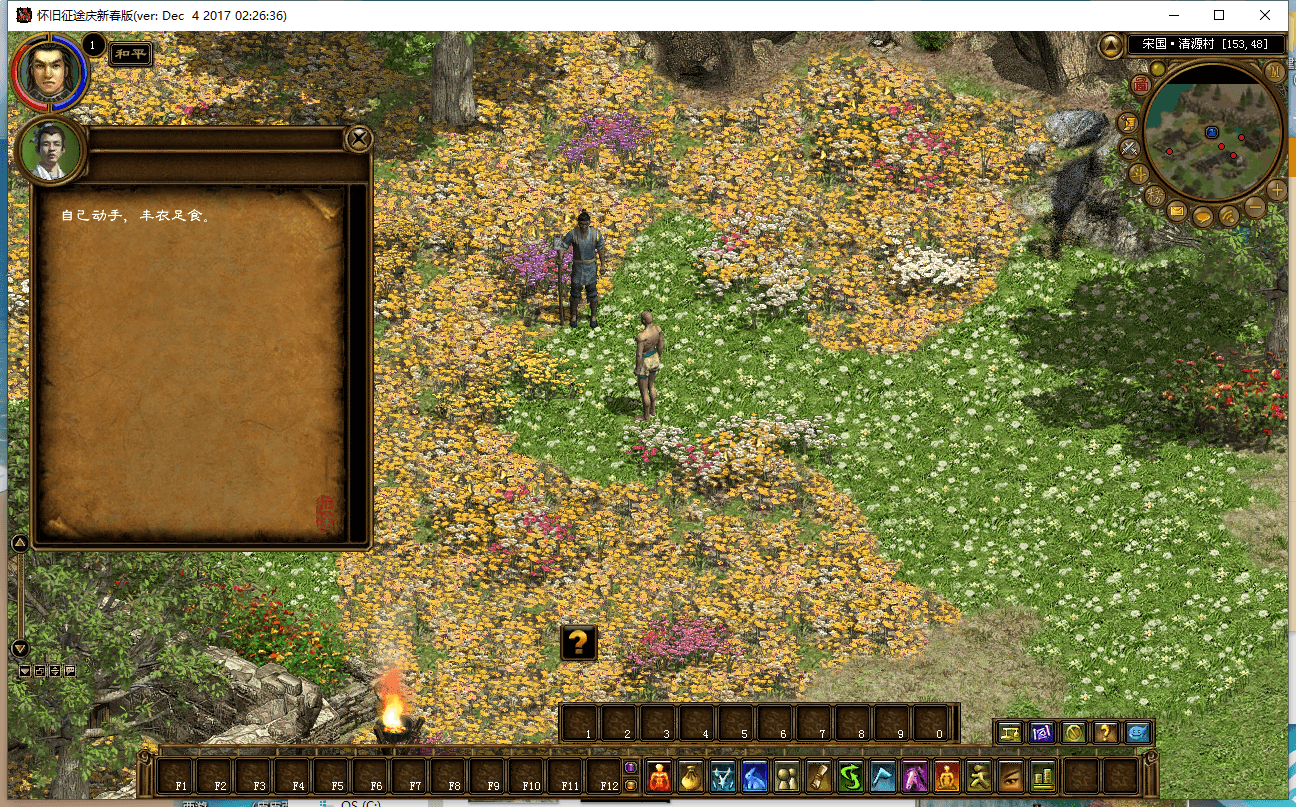
Task: Open the scroll quest log icon
Action: (818, 776)
